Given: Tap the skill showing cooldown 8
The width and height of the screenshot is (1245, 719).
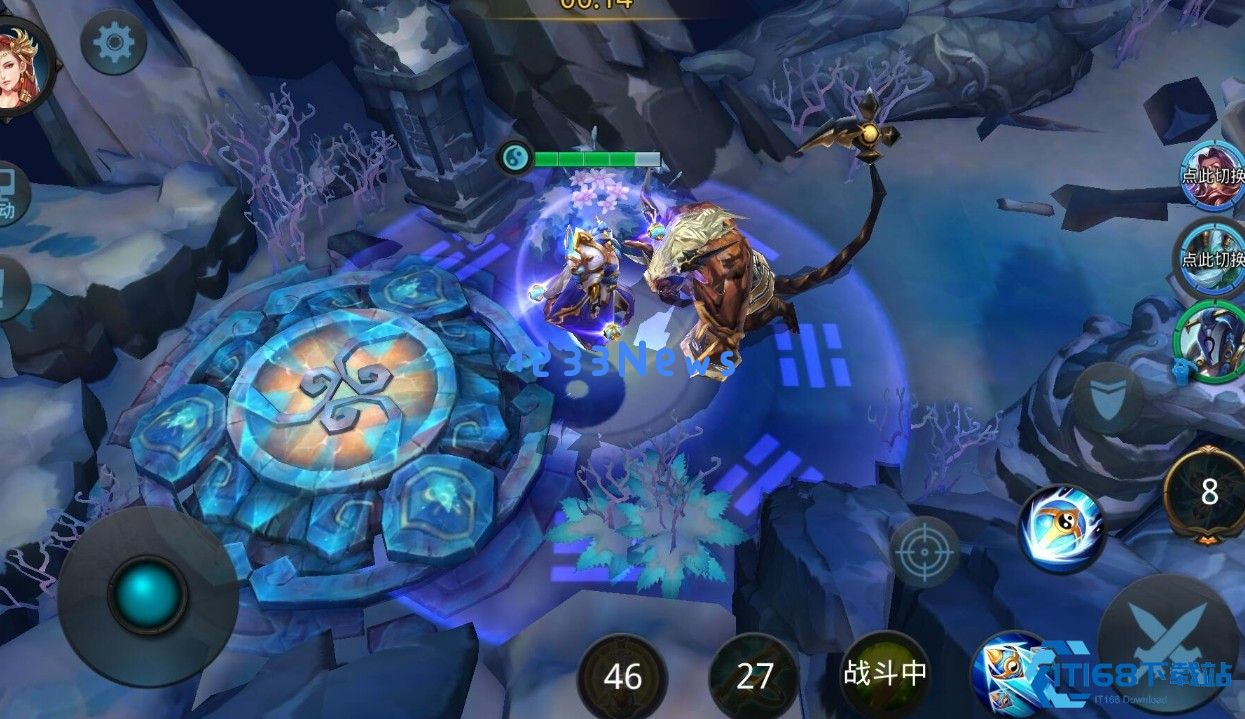Looking at the screenshot, I should [x=1209, y=493].
